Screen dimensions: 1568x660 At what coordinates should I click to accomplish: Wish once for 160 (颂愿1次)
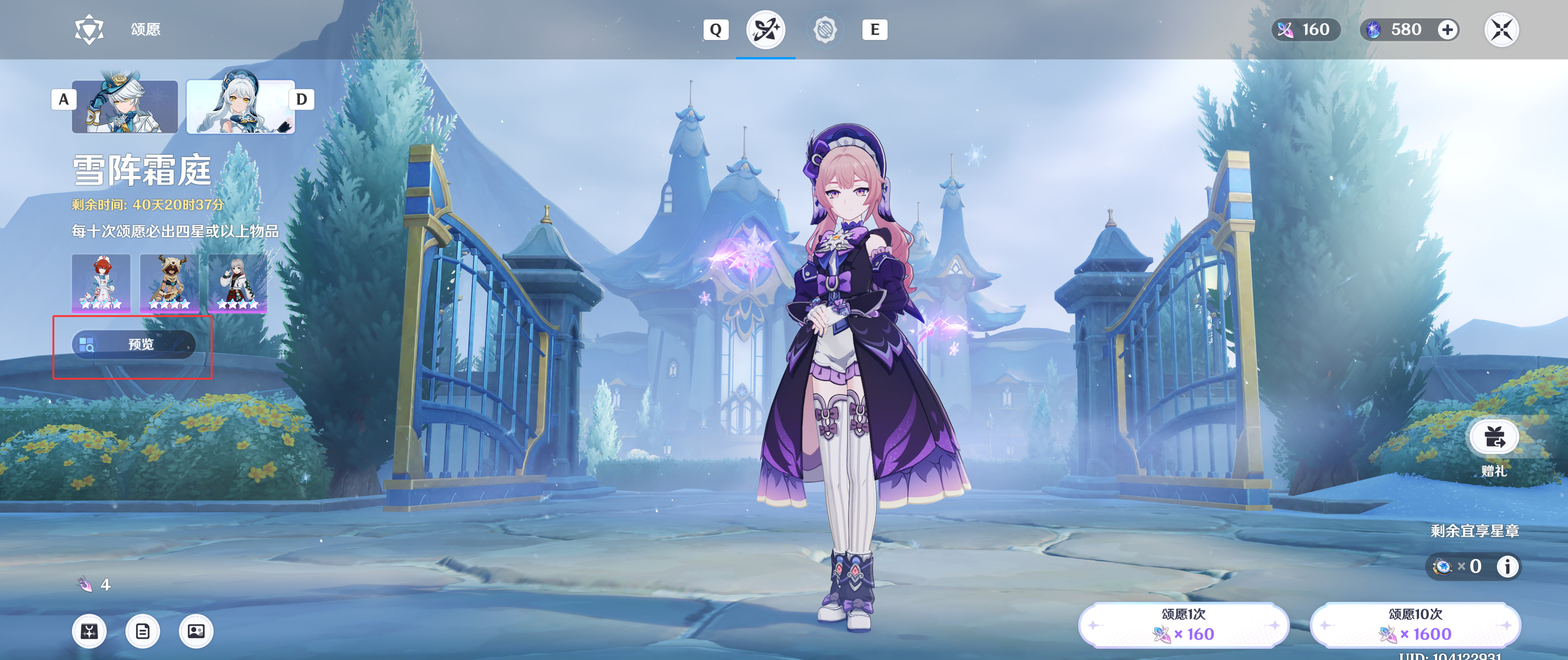pos(1183,625)
